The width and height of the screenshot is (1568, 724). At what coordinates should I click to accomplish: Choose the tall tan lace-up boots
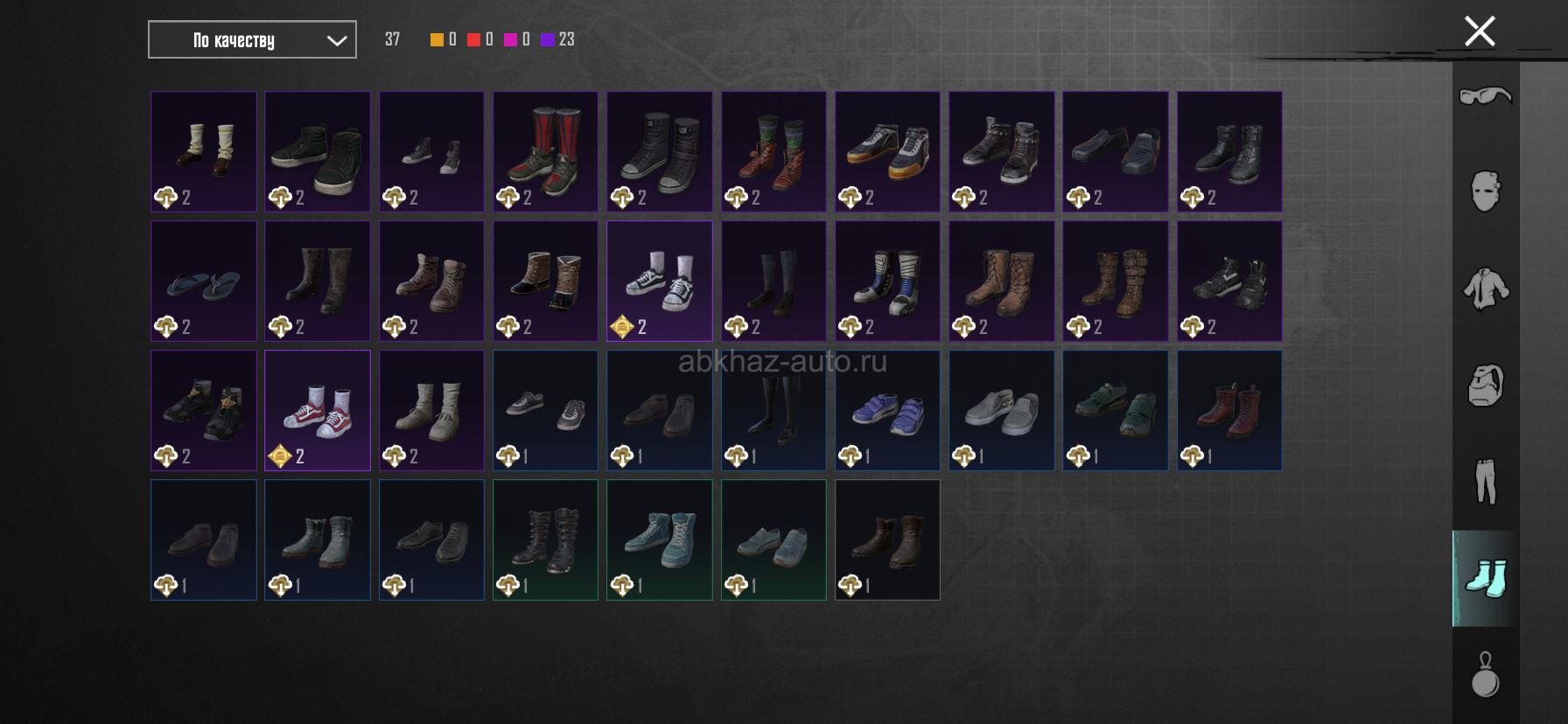1001,281
